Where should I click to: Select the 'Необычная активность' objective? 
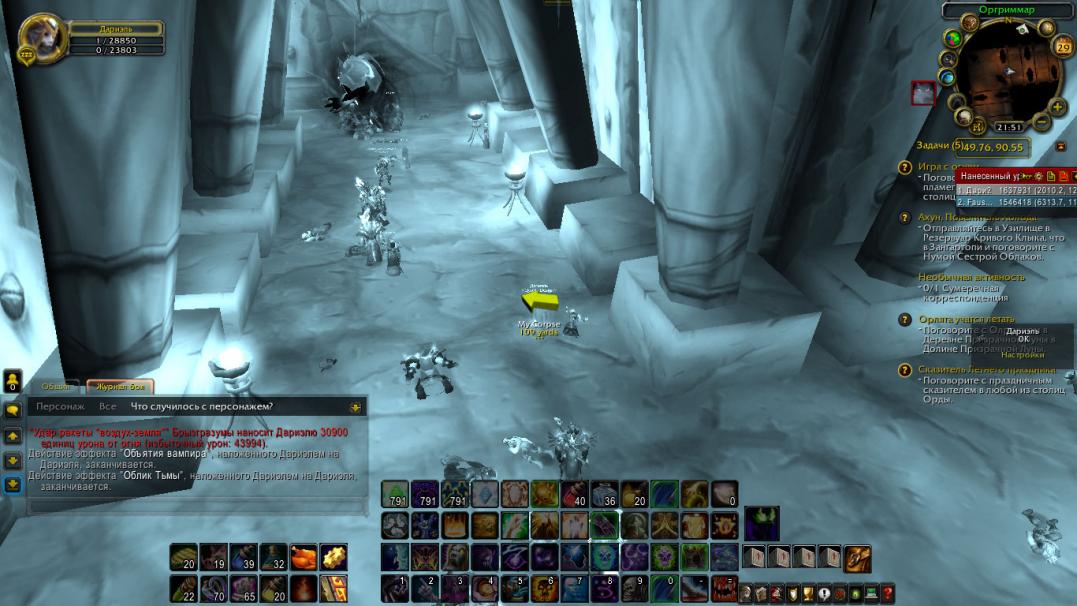pos(971,276)
